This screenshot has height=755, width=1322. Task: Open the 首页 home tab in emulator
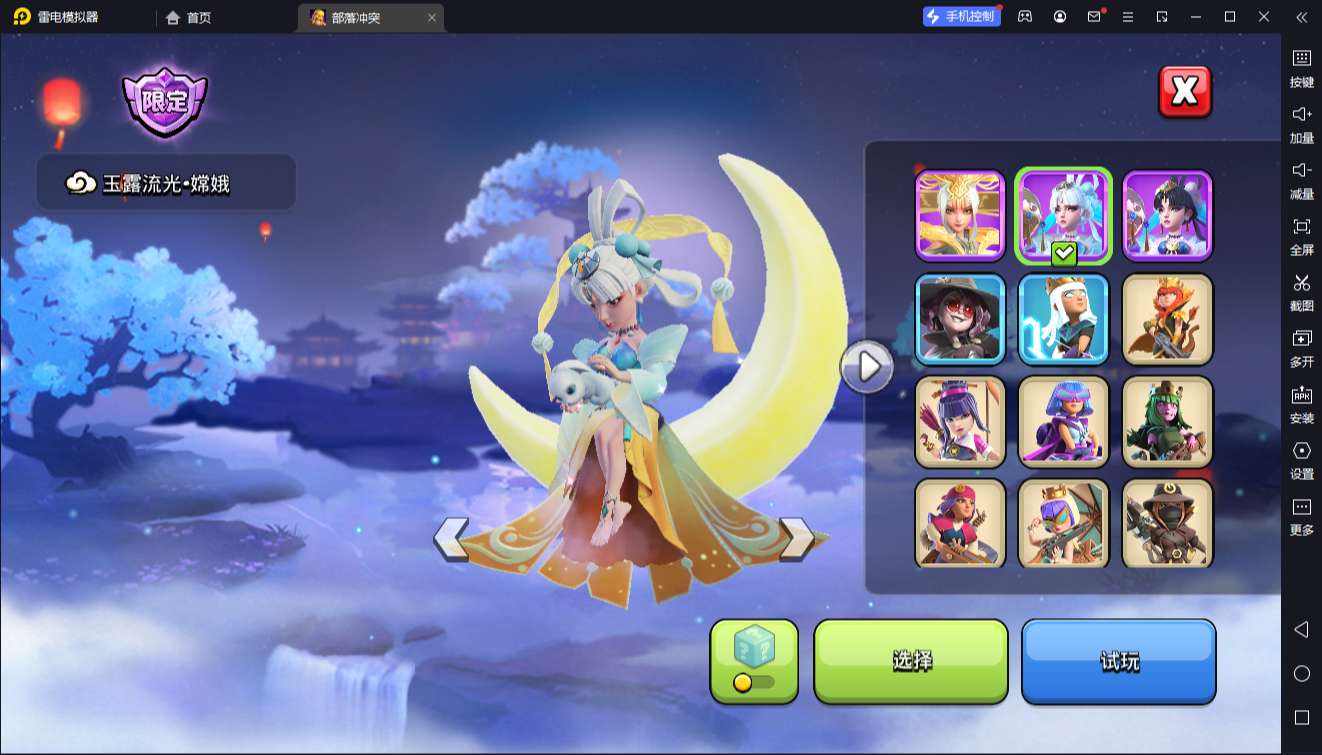click(189, 17)
